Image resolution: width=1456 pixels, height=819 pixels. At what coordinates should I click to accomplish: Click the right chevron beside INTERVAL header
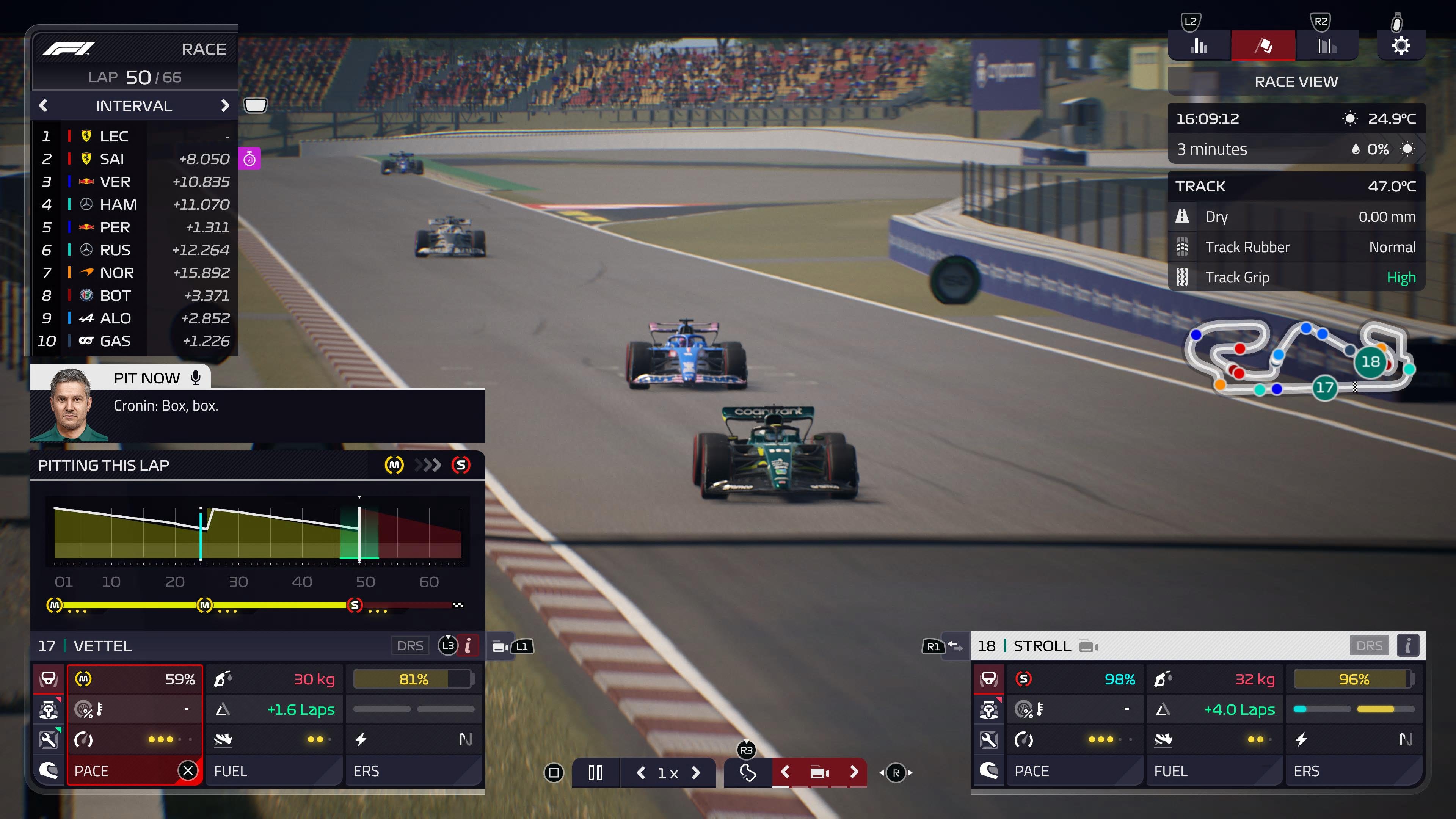point(226,106)
